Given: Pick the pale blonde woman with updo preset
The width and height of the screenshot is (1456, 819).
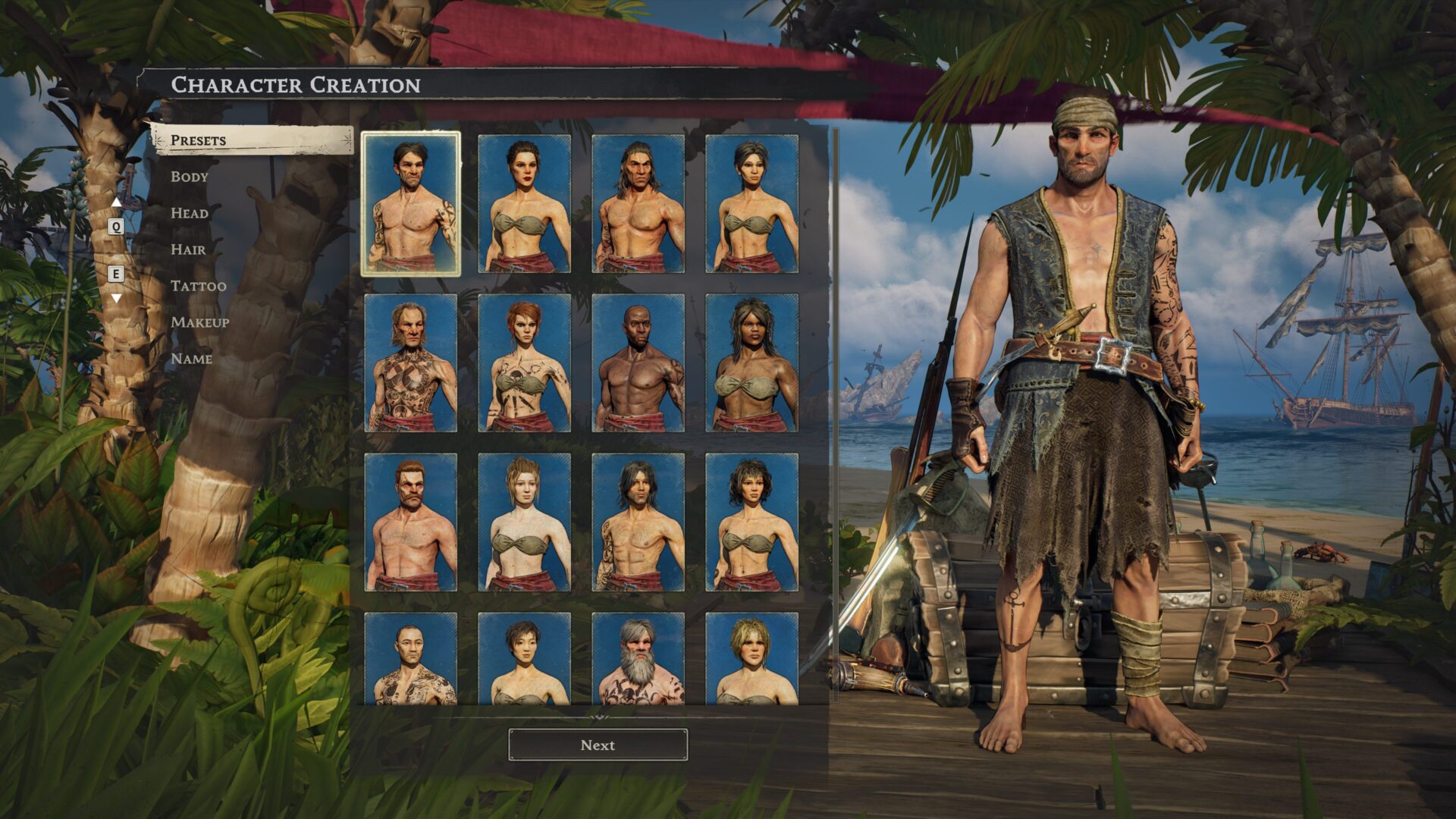Looking at the screenshot, I should click(x=524, y=522).
